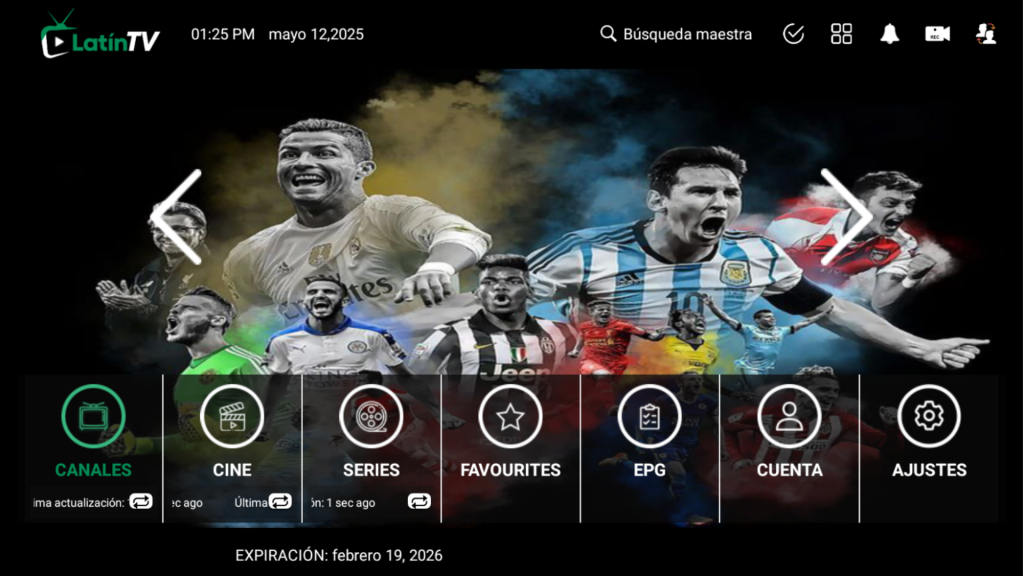Open the Canales section
This screenshot has width=1024, height=576.
[93, 430]
